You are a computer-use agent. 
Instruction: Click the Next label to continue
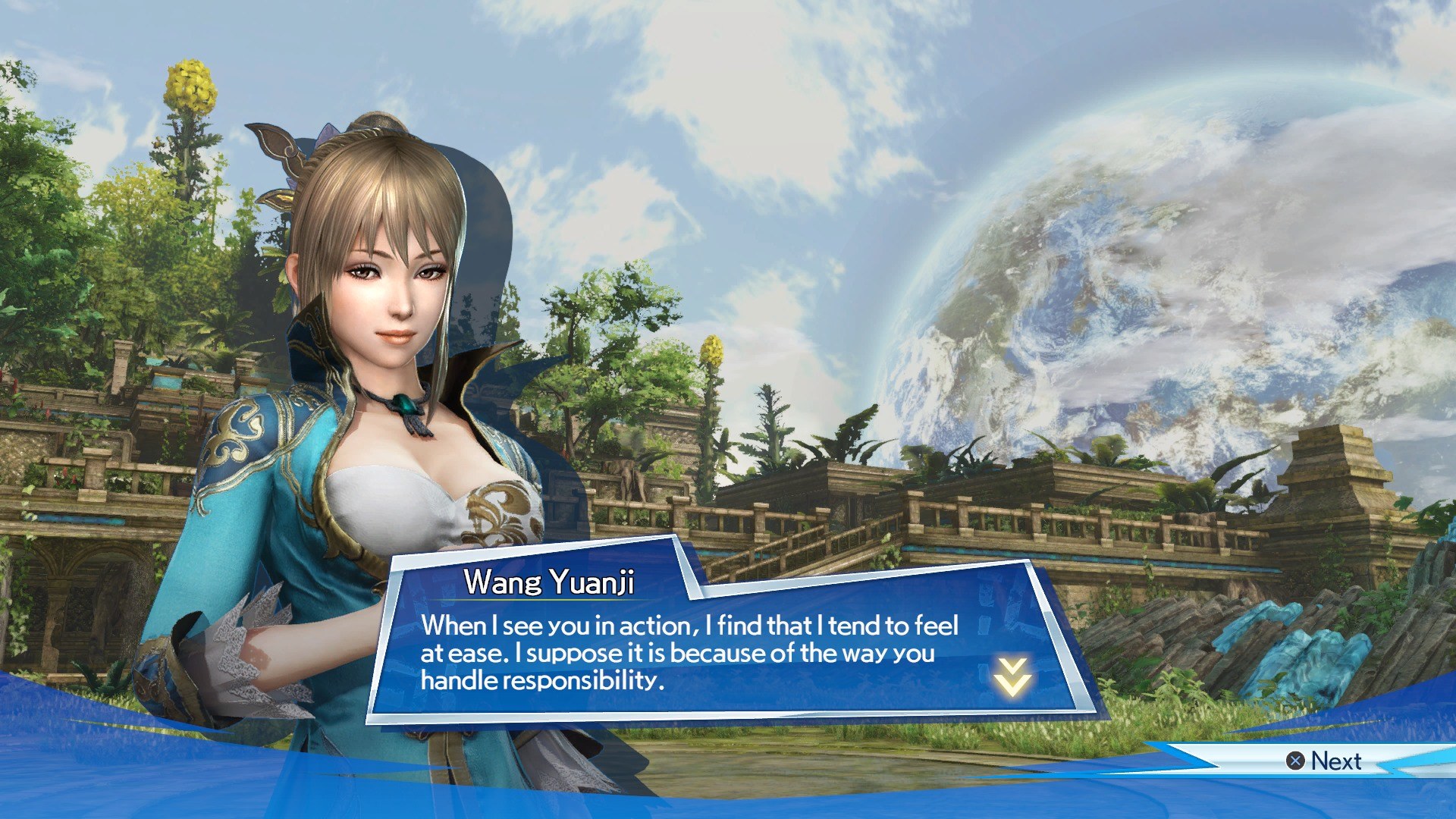pyautogui.click(x=1335, y=761)
